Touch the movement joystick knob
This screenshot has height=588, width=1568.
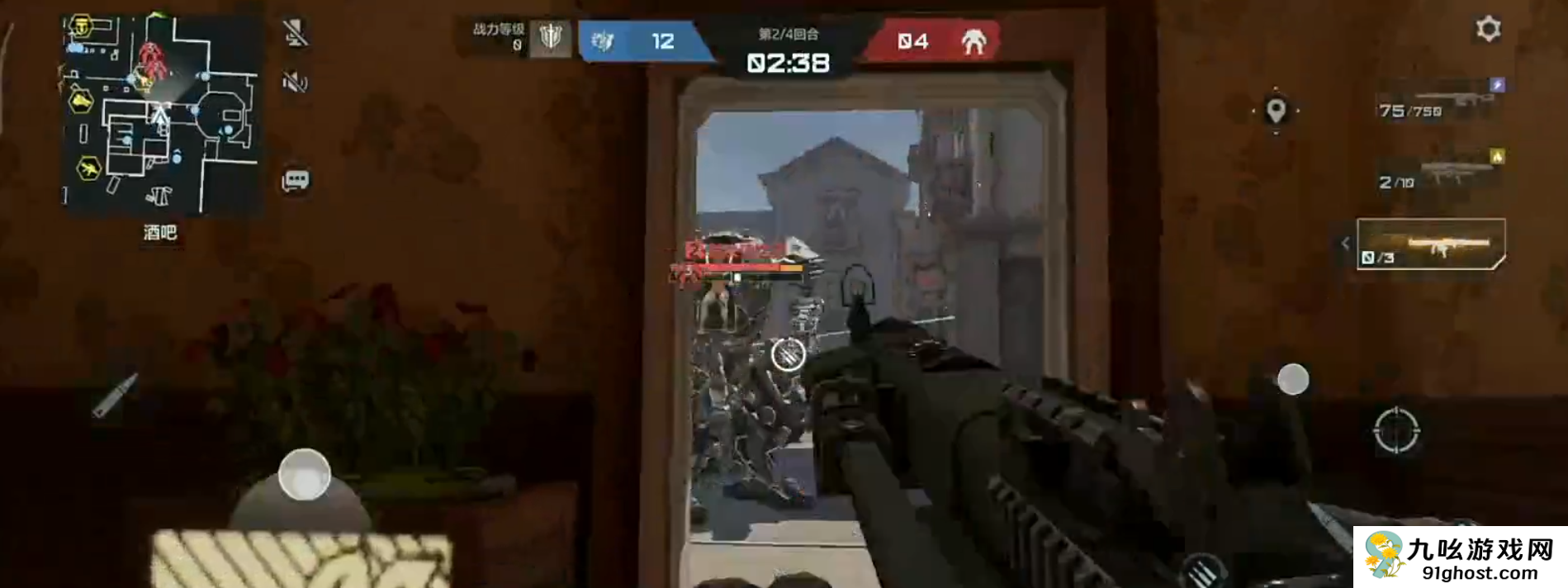[304, 475]
